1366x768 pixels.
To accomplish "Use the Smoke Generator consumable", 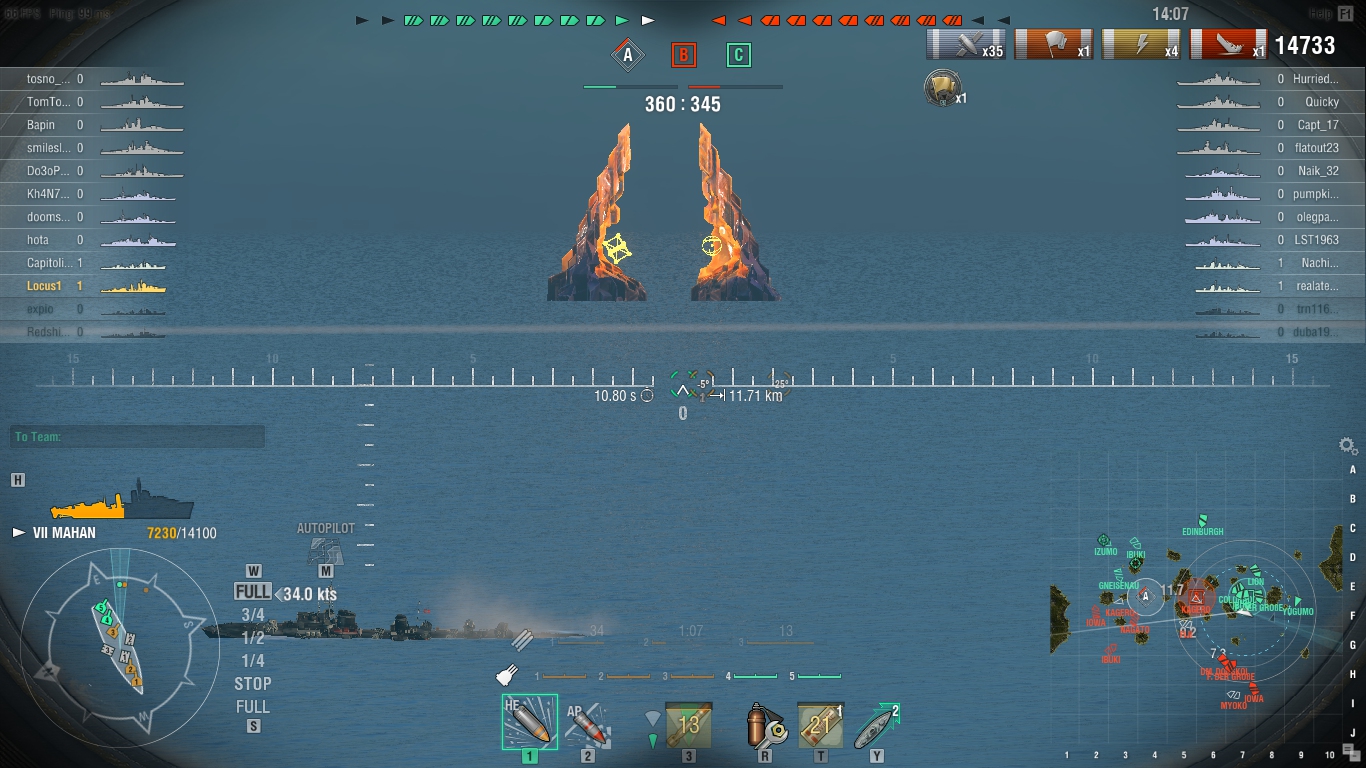I will 820,724.
